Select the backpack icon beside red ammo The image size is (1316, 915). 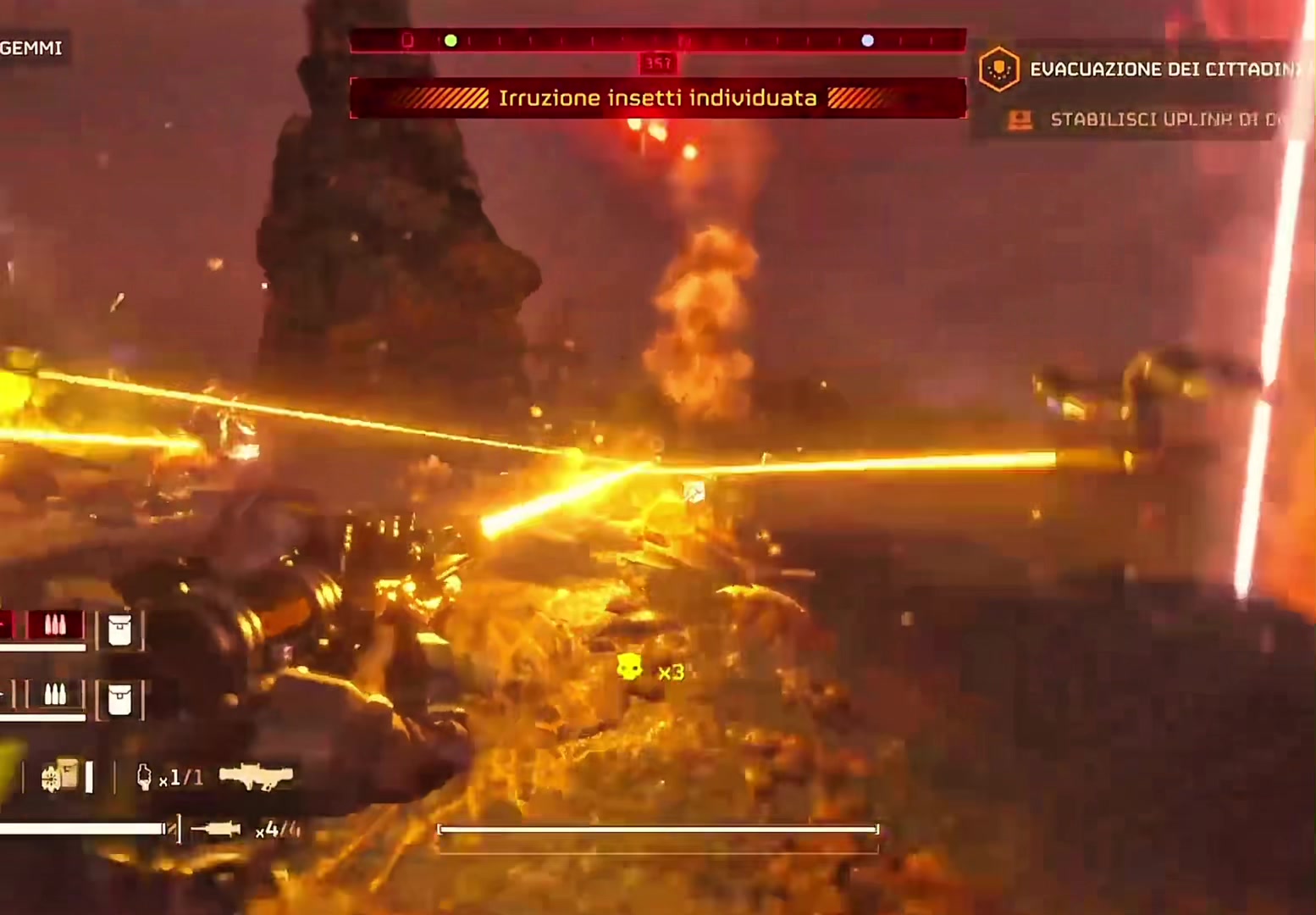click(119, 630)
